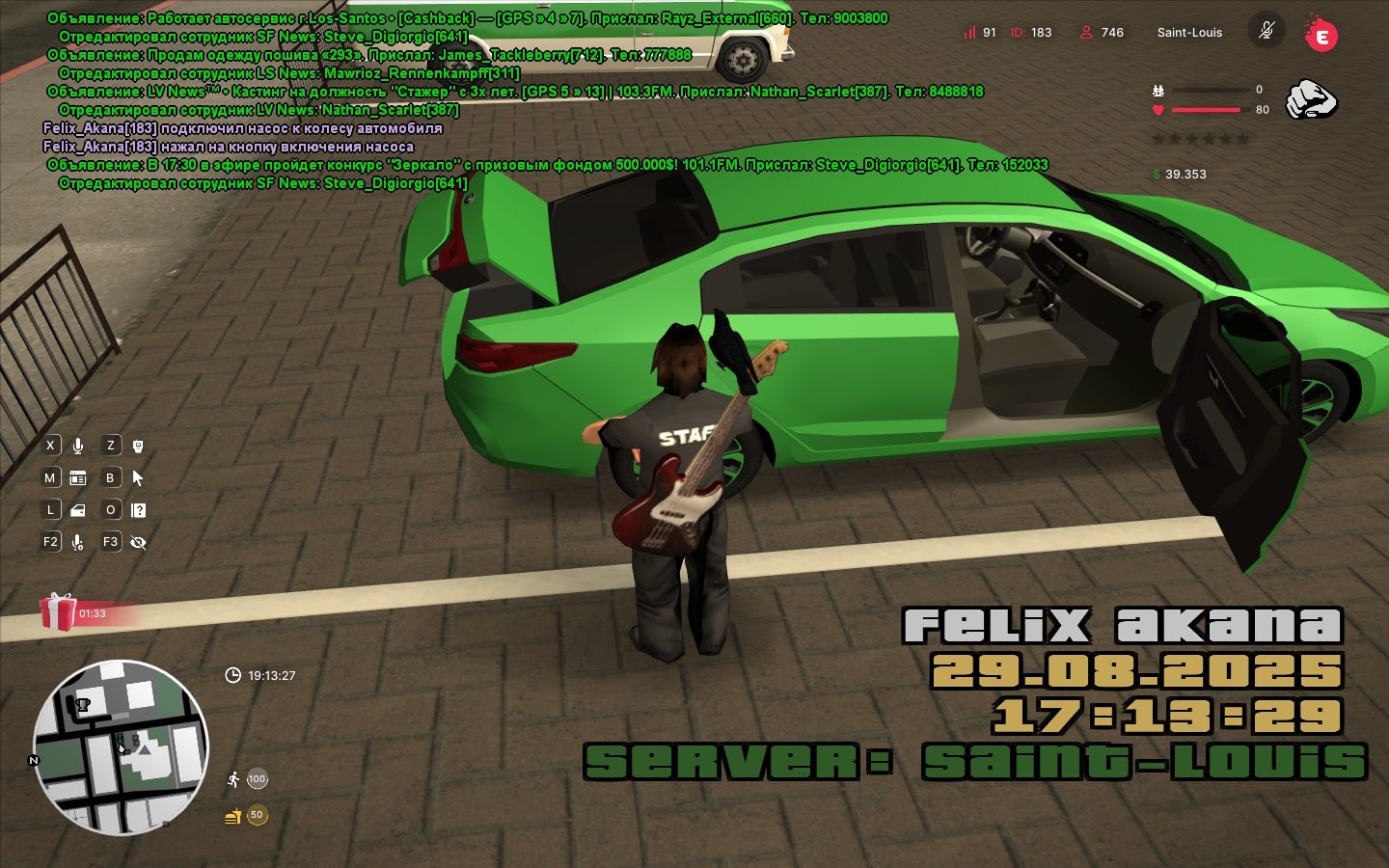Select the trophy marker on the minimap
This screenshot has width=1389, height=868.
click(83, 705)
